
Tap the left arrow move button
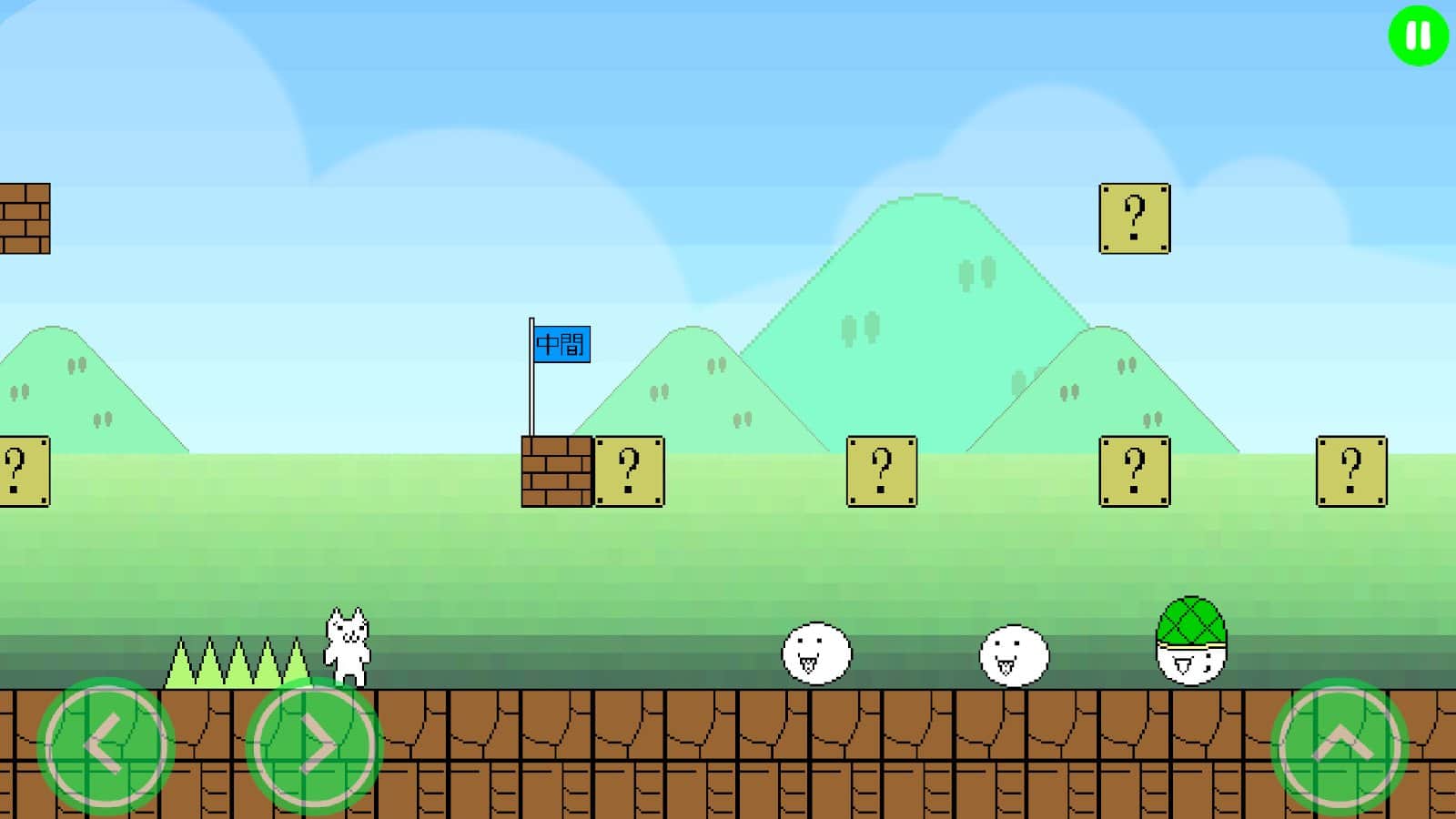pyautogui.click(x=106, y=745)
